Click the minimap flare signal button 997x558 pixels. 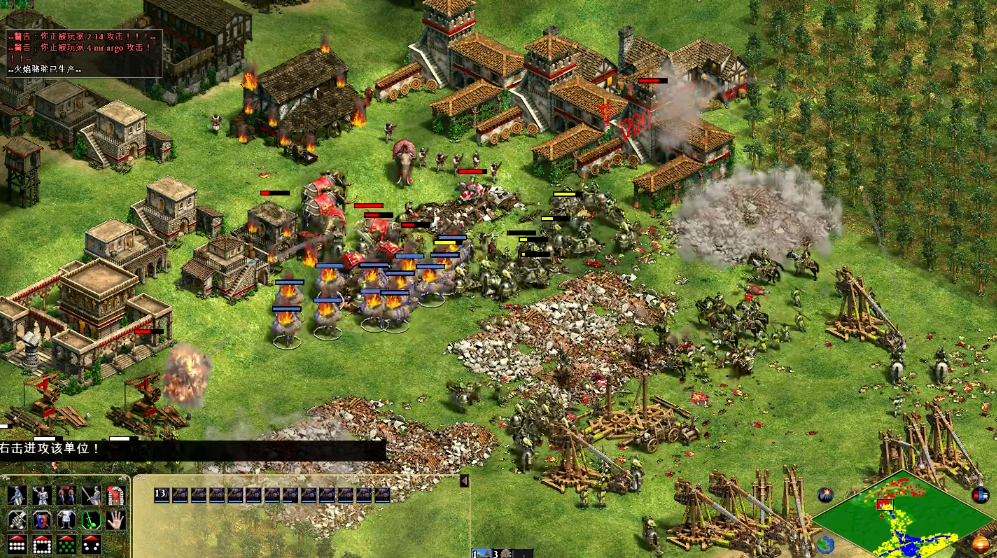(x=826, y=494)
